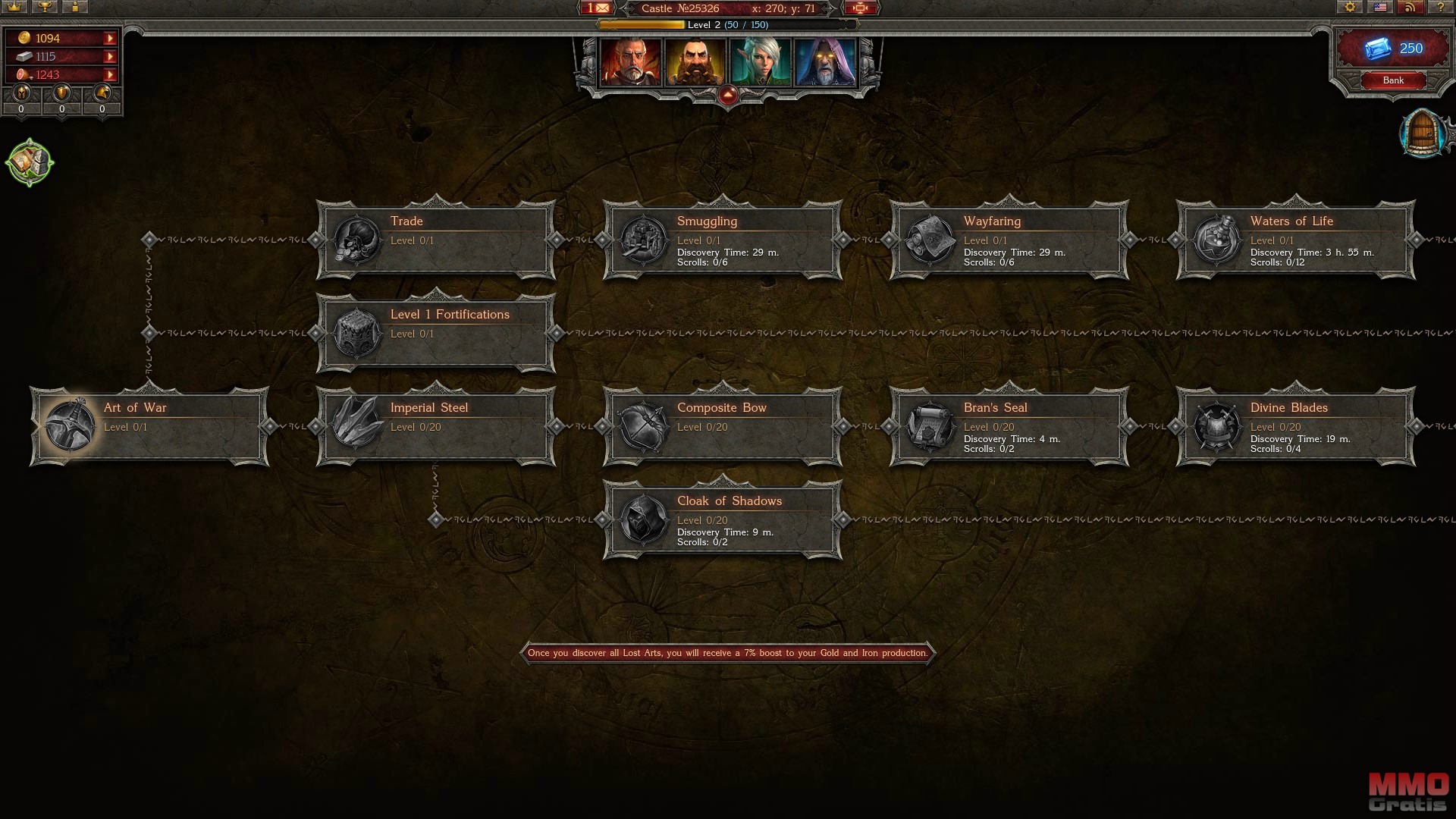Viewport: 1456px width, 819px height.
Task: Choose the Imperial Steel lost art
Action: (435, 425)
